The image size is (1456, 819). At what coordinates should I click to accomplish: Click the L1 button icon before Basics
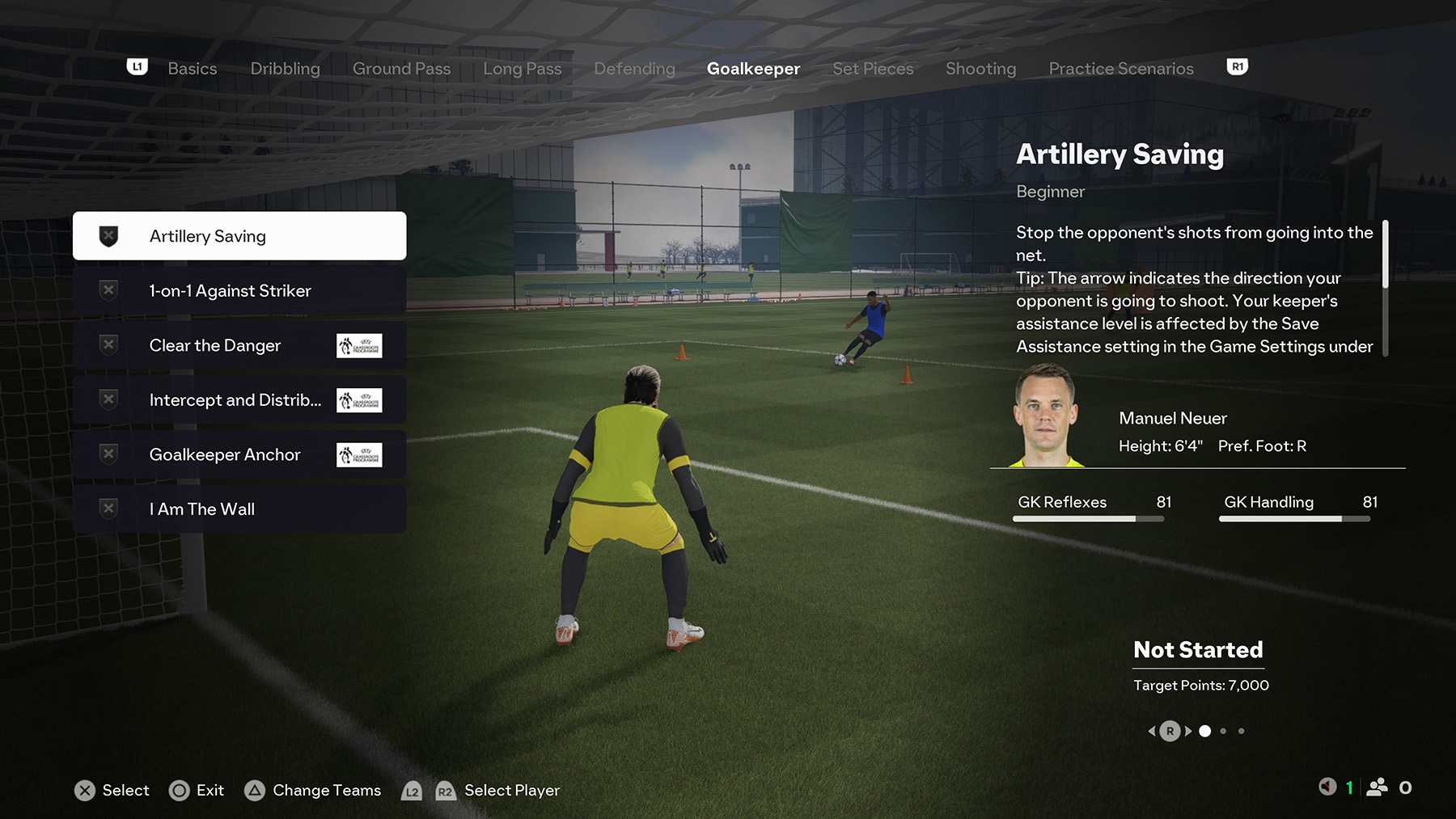click(136, 66)
